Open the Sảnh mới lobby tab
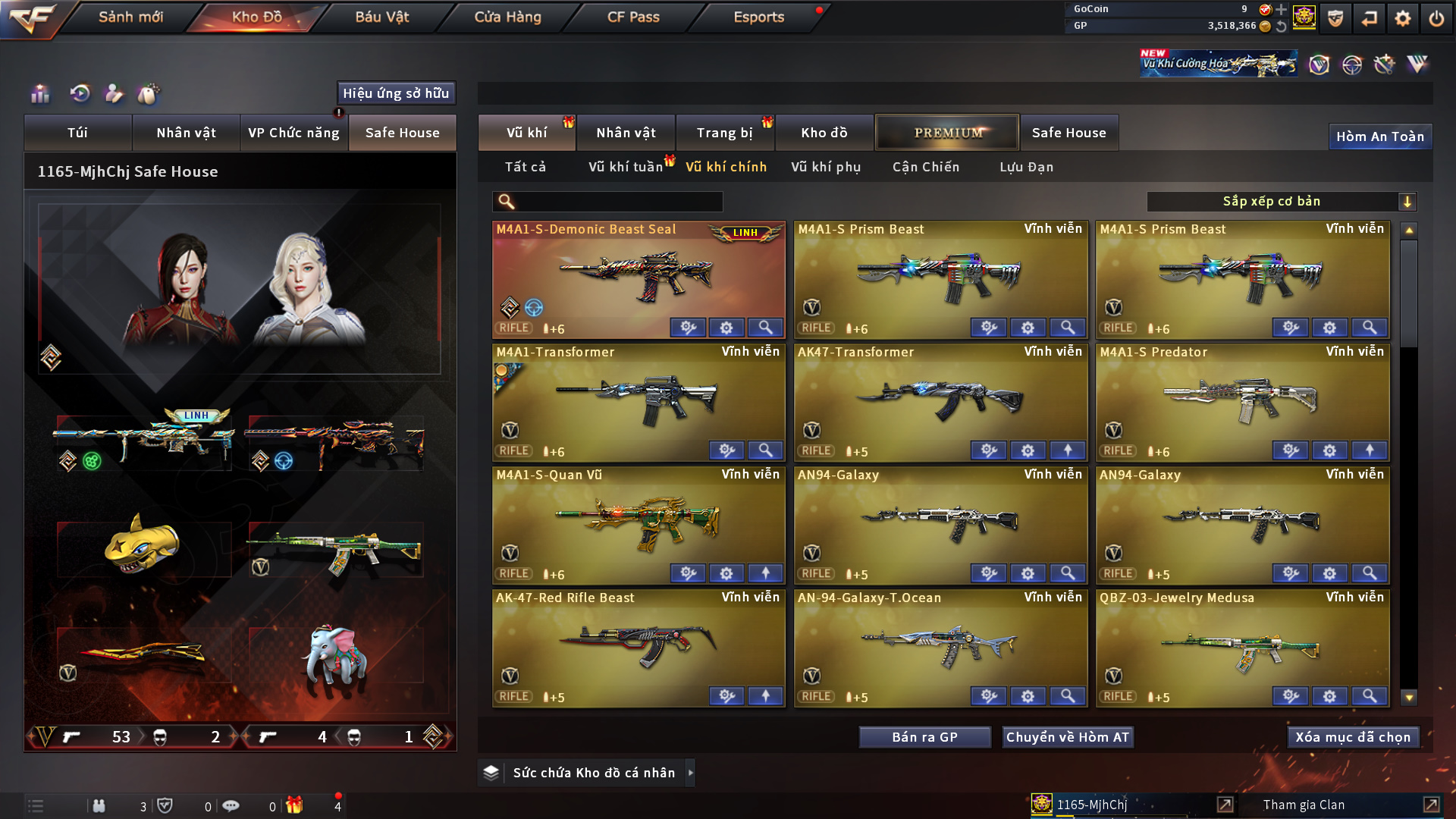The width and height of the screenshot is (1456, 819). 130,17
